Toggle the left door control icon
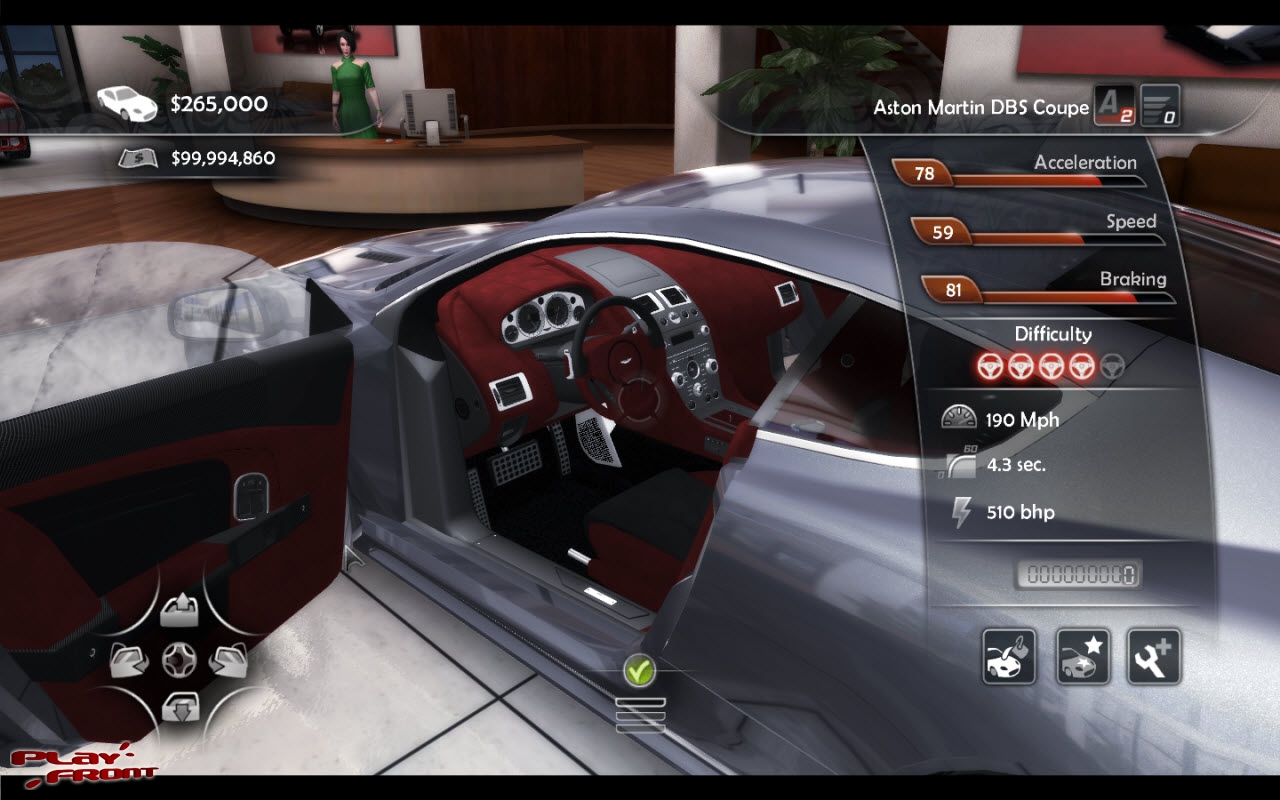 tap(130, 659)
